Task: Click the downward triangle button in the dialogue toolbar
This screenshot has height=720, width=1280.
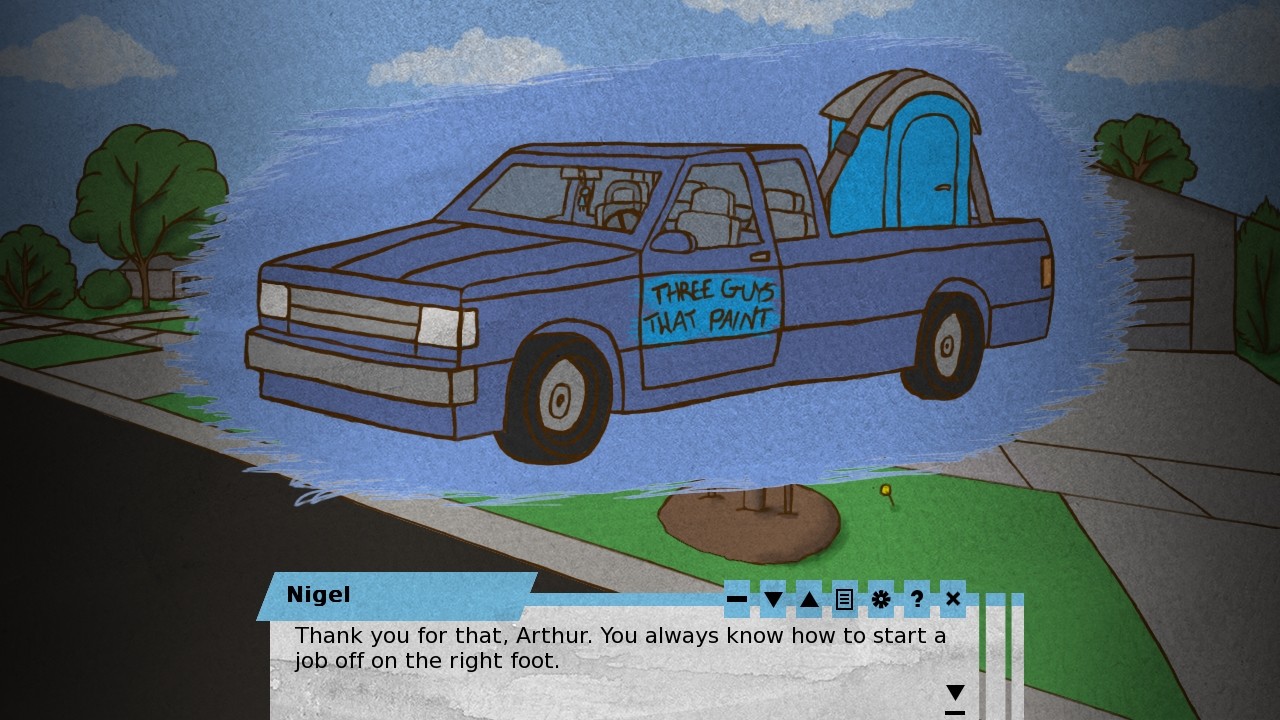Action: click(x=773, y=599)
